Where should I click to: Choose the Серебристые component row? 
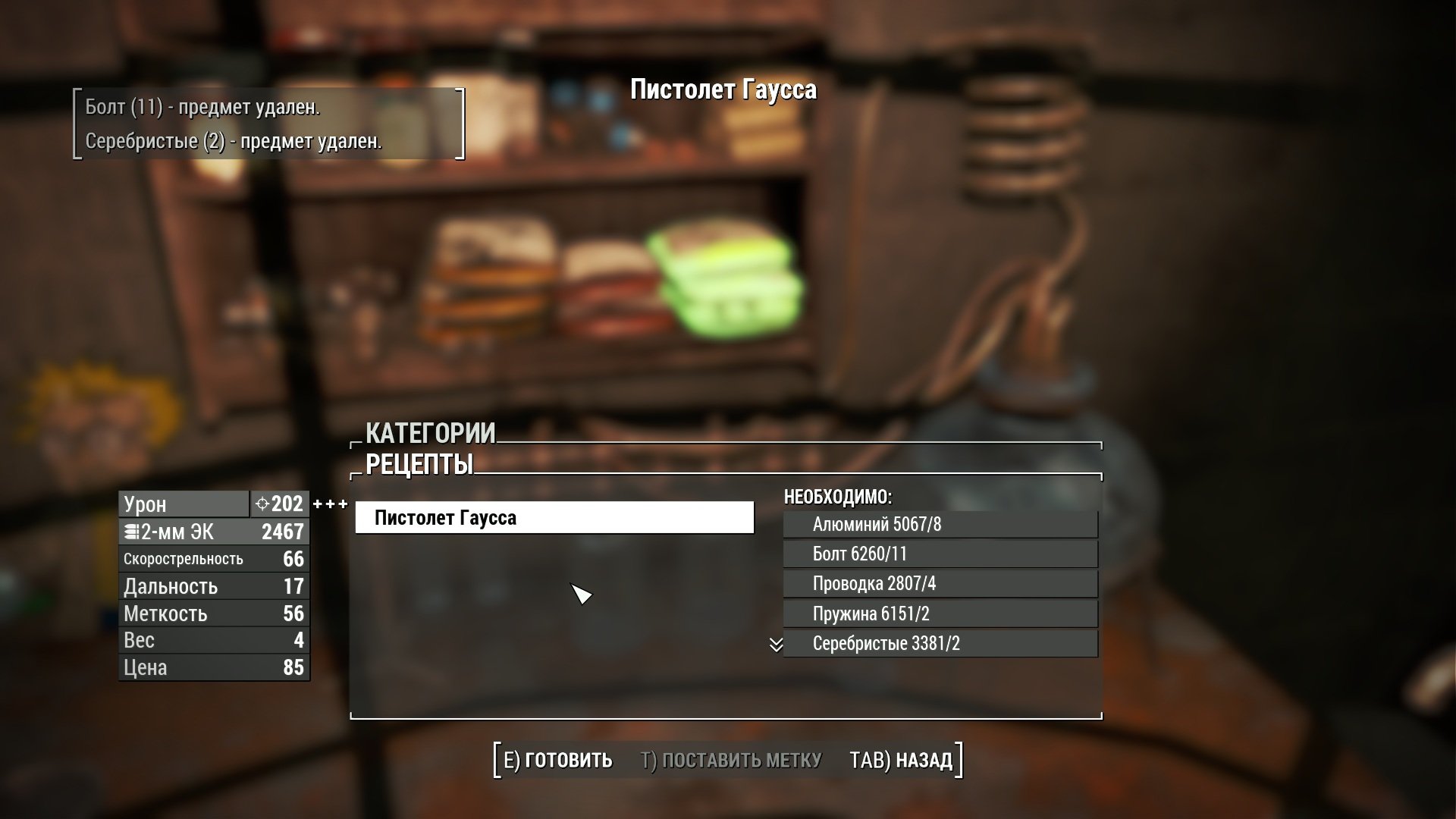click(x=940, y=644)
